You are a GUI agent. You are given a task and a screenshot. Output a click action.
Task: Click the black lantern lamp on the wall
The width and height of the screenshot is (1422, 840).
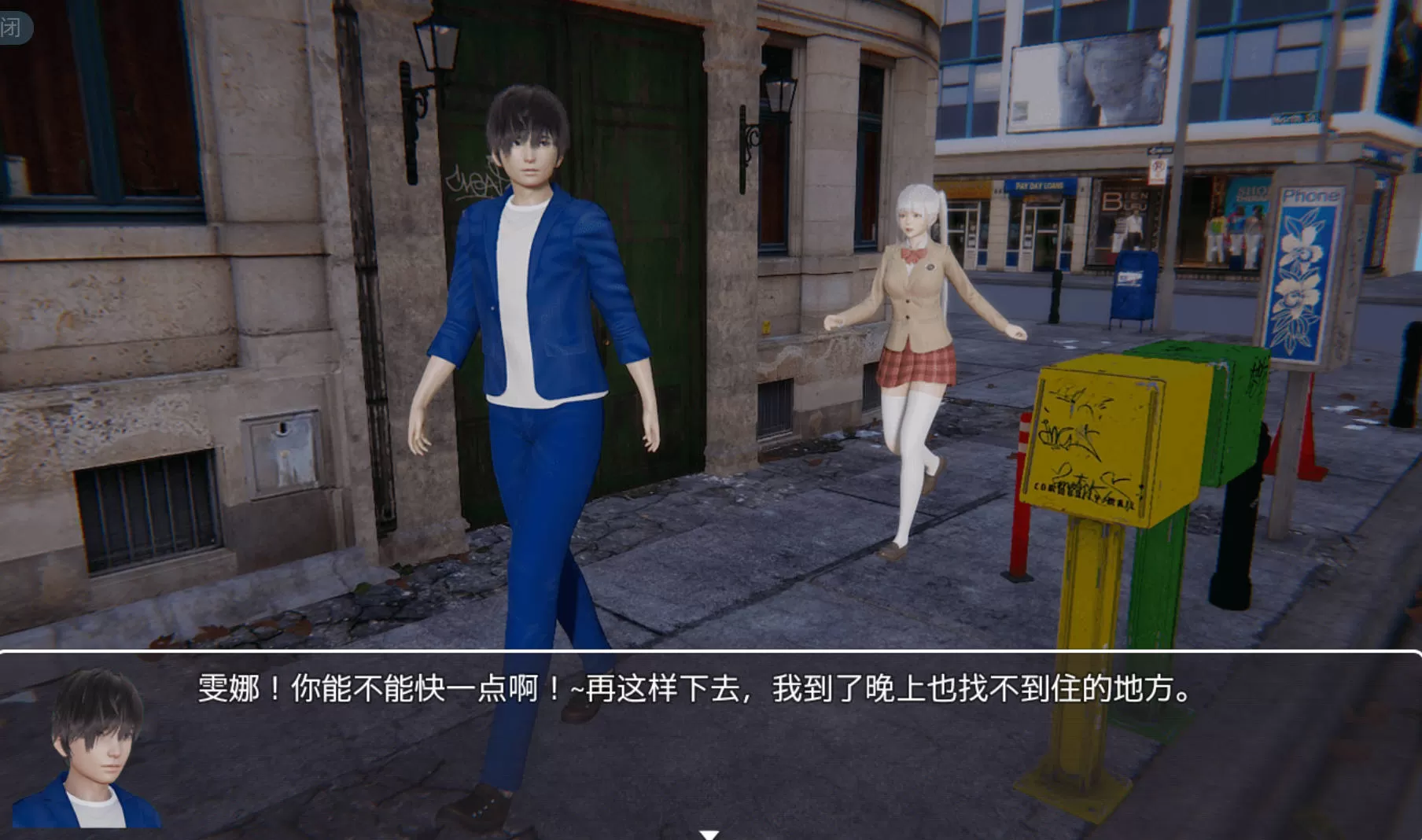tap(437, 47)
